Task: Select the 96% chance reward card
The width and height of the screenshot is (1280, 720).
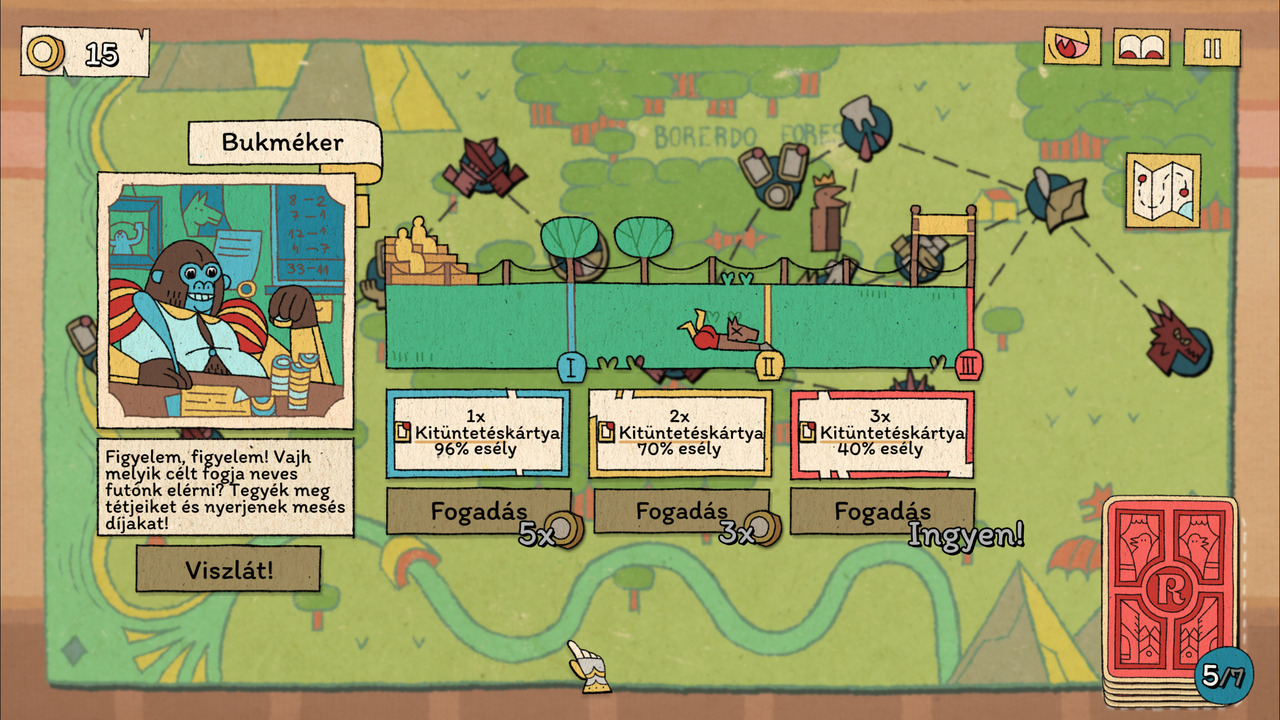Action: pos(478,433)
